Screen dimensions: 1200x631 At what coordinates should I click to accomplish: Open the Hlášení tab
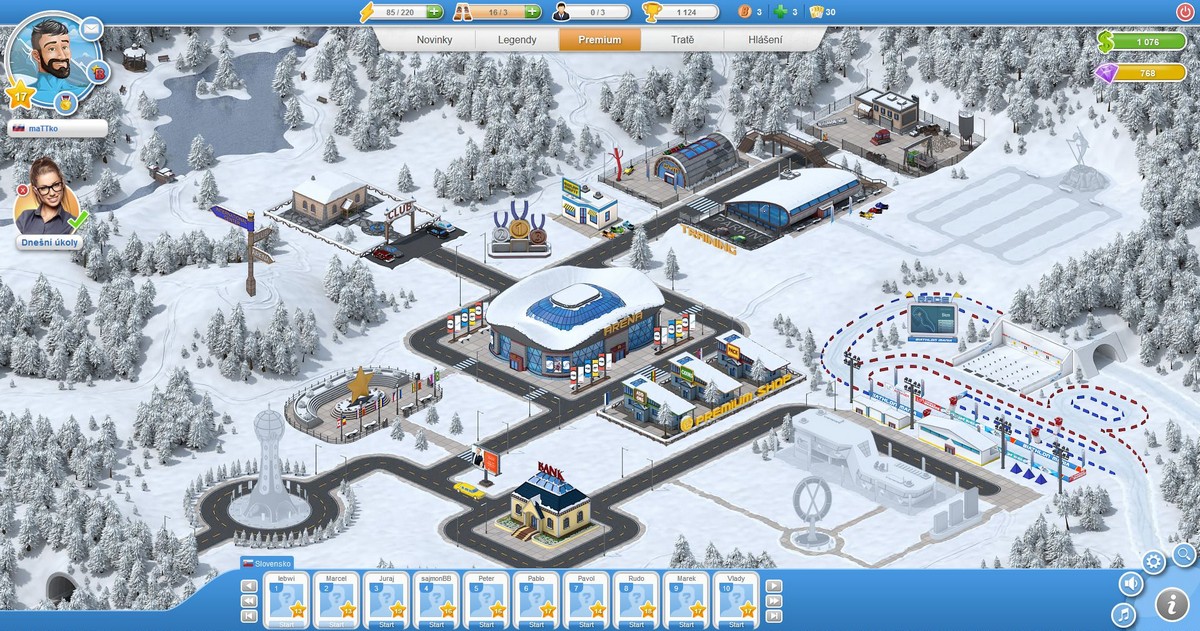click(x=766, y=40)
